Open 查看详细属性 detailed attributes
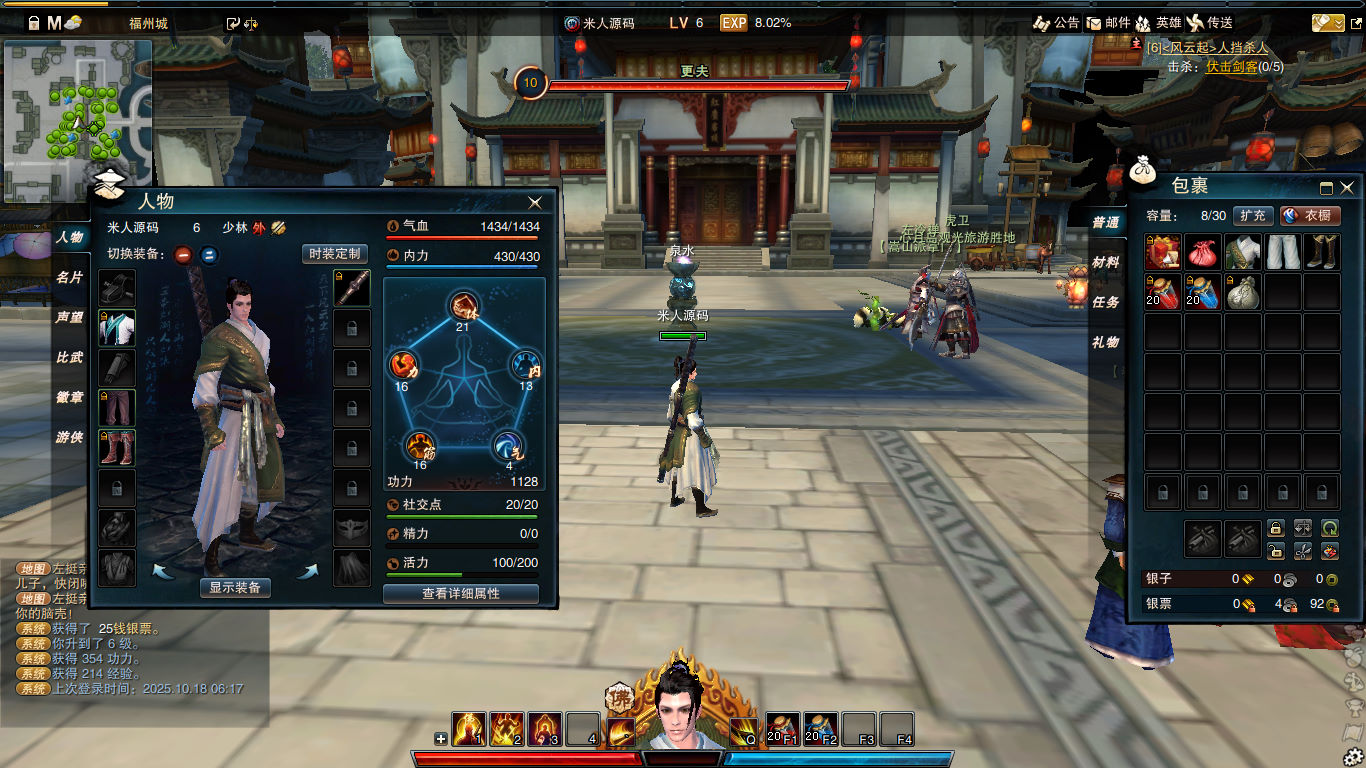 click(x=461, y=594)
